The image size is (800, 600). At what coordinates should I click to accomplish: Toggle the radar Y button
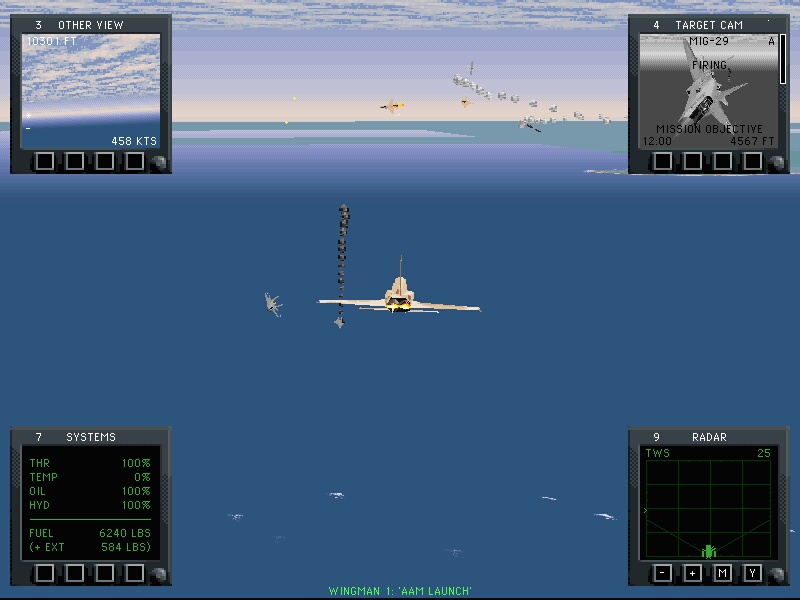pyautogui.click(x=752, y=573)
